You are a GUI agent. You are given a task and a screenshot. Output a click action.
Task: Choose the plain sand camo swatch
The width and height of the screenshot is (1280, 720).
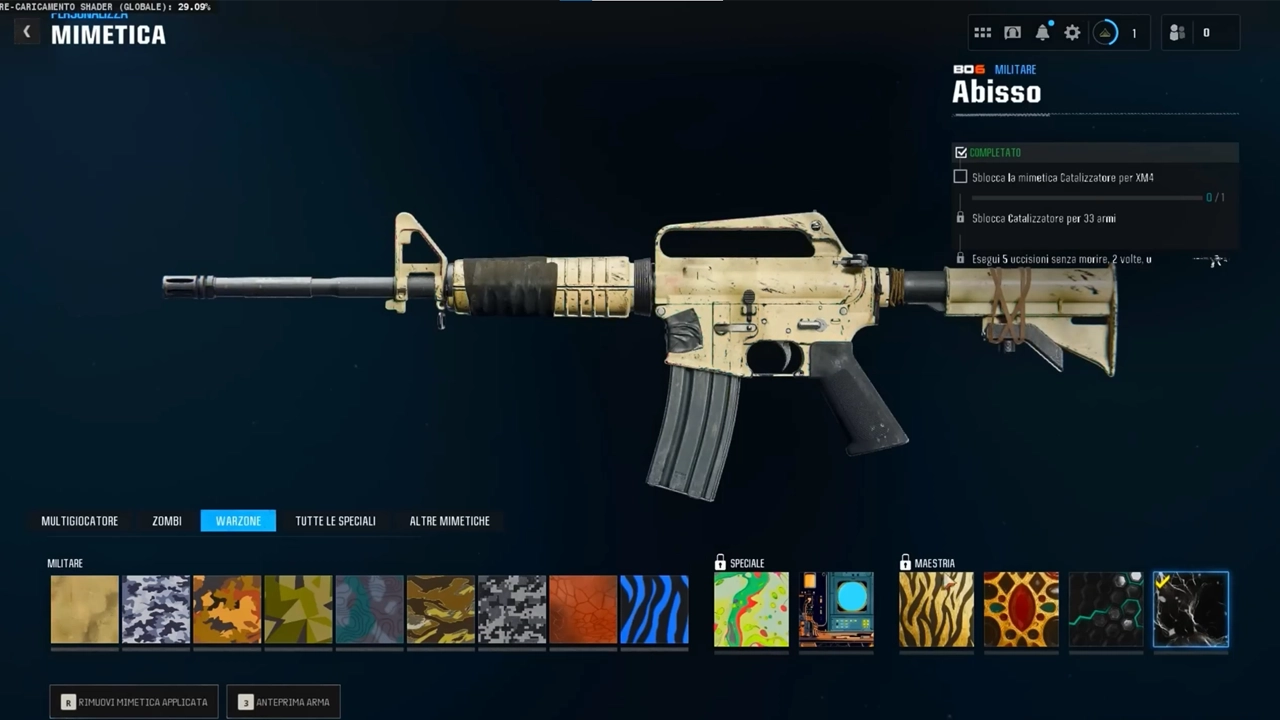pyautogui.click(x=85, y=609)
